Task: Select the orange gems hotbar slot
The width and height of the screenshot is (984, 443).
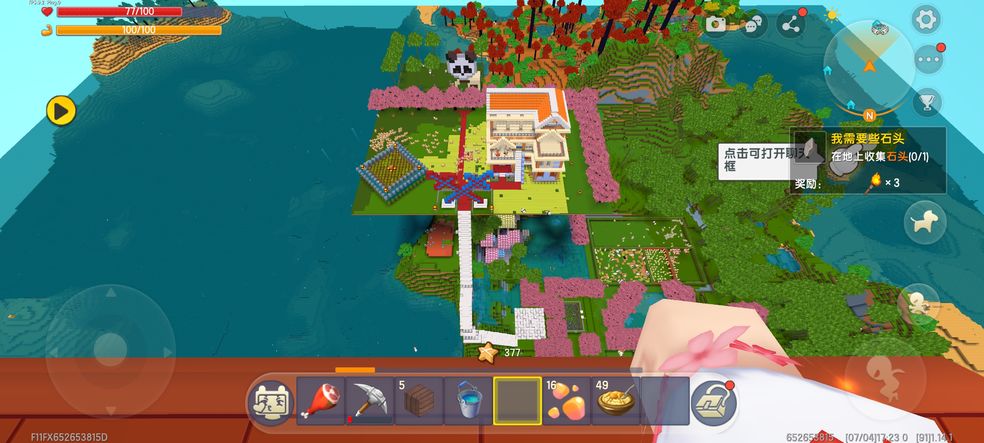Action: 566,401
